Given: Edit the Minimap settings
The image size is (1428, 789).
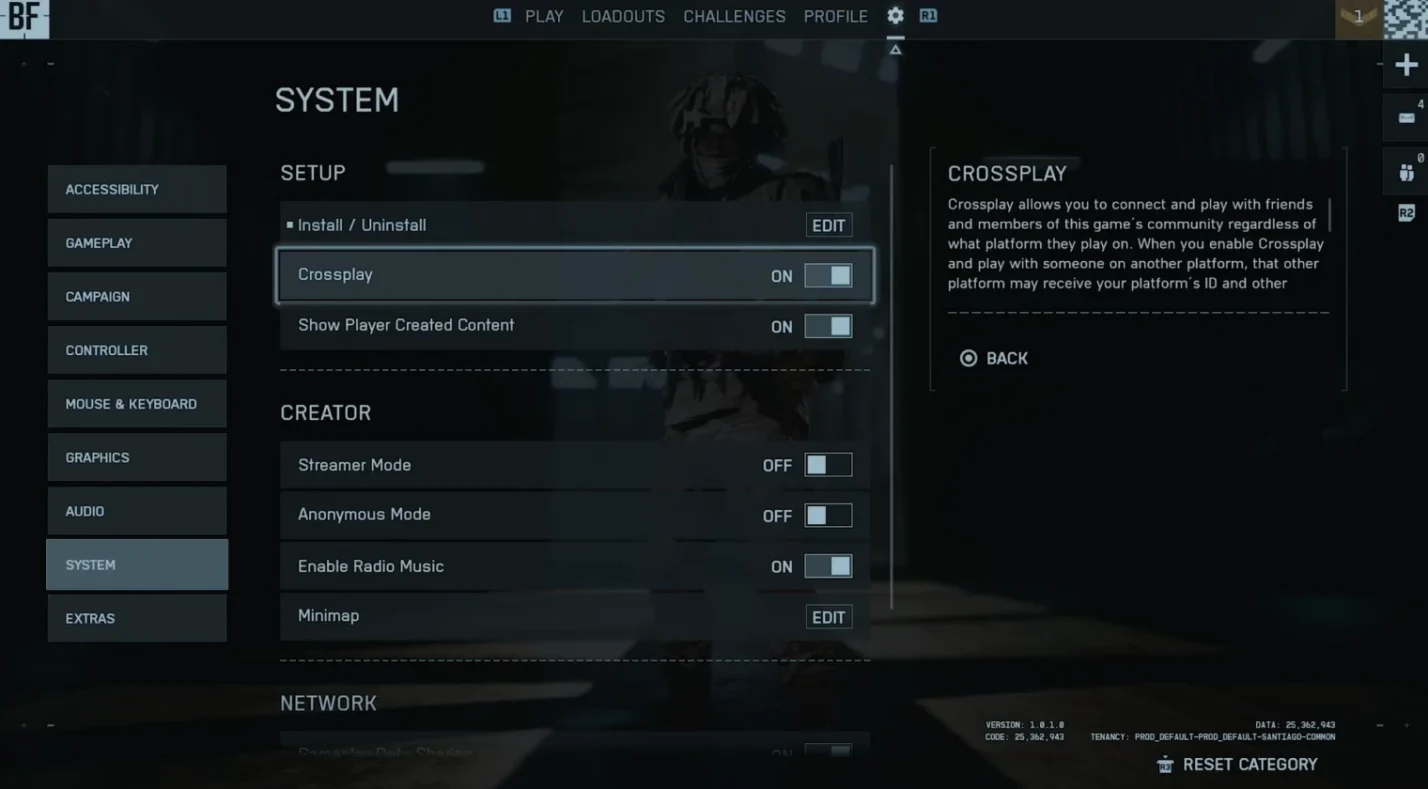Looking at the screenshot, I should point(828,618).
